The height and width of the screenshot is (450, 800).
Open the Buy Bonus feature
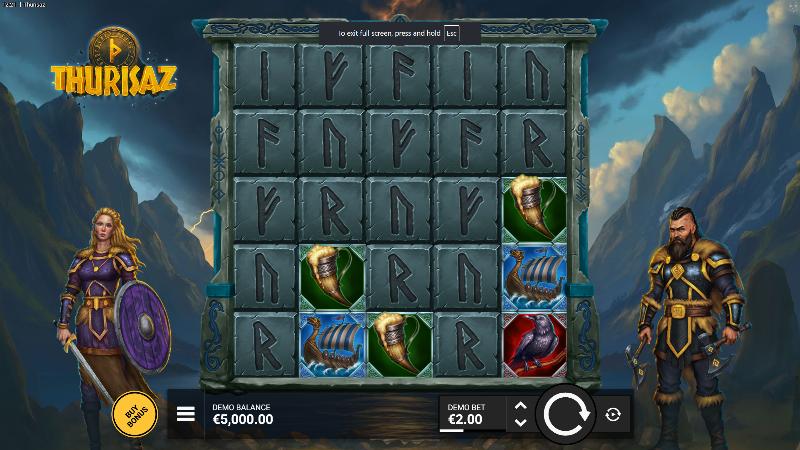point(134,413)
